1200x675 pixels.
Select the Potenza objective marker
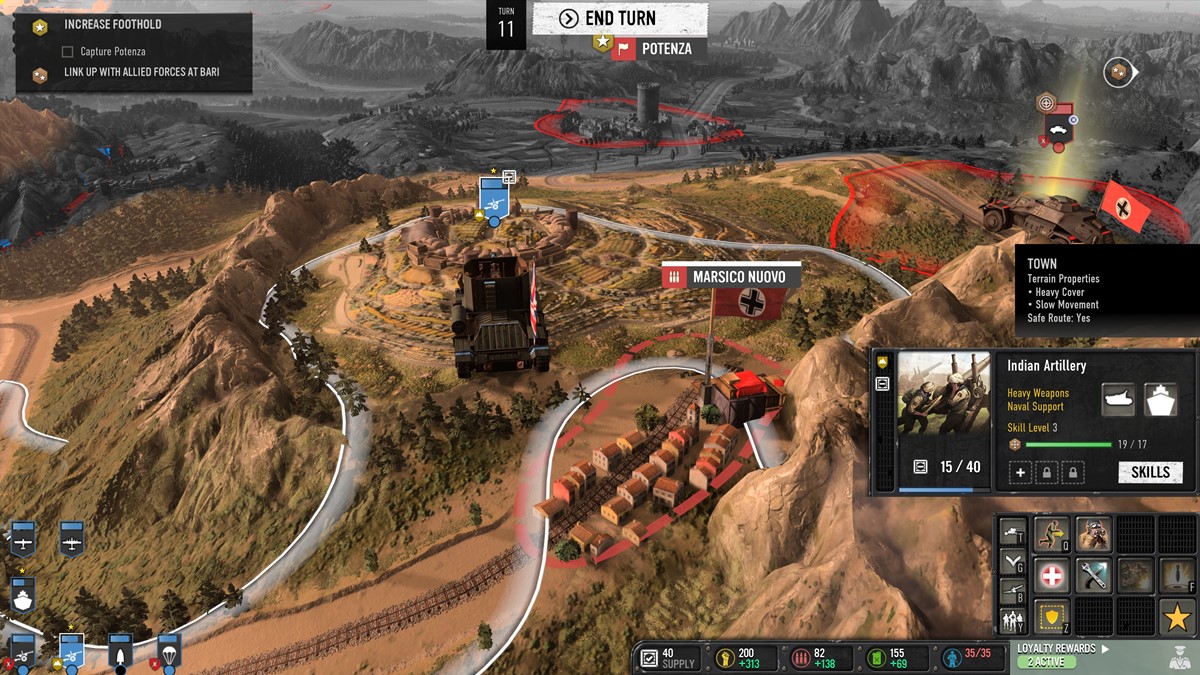[x=653, y=48]
